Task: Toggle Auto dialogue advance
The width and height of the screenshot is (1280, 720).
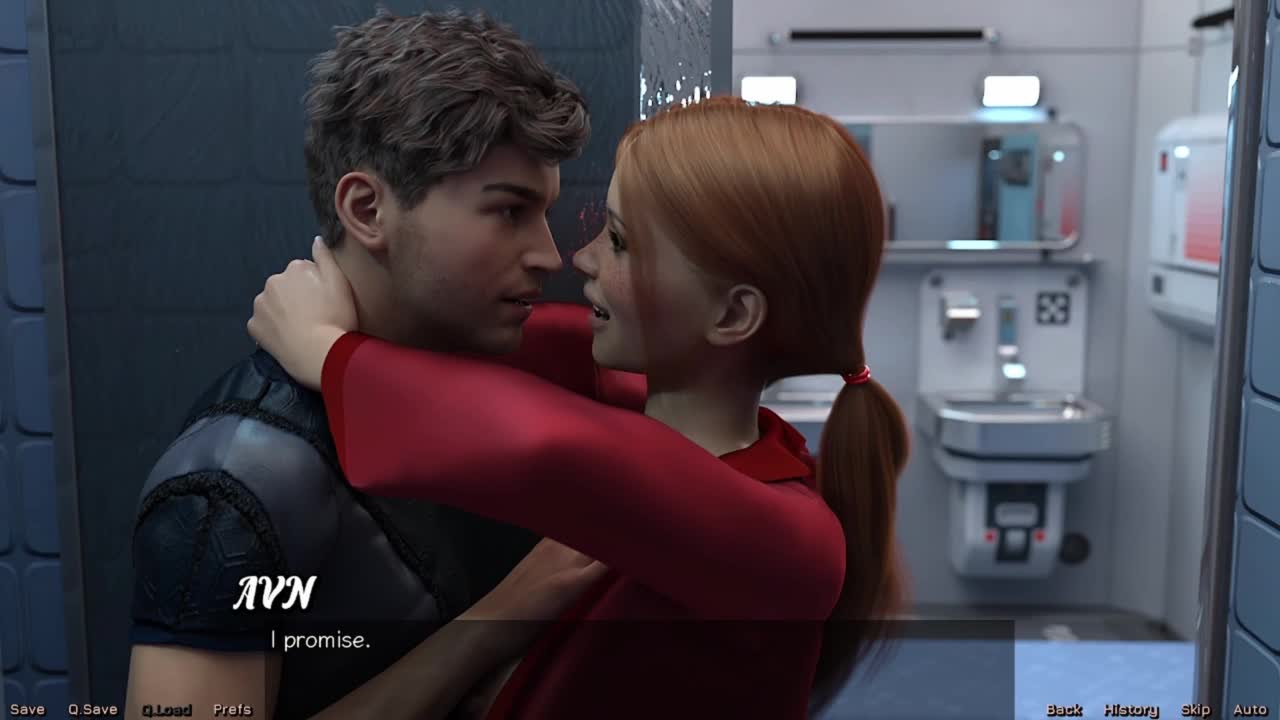Action: click(x=1250, y=709)
